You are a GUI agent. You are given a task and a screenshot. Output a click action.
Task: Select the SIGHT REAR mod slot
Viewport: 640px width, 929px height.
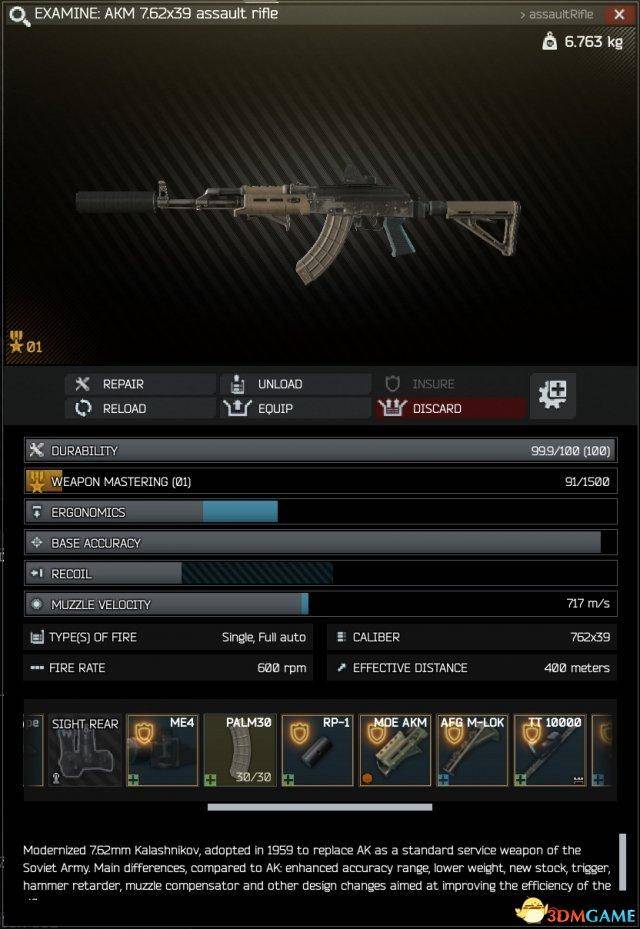[84, 751]
